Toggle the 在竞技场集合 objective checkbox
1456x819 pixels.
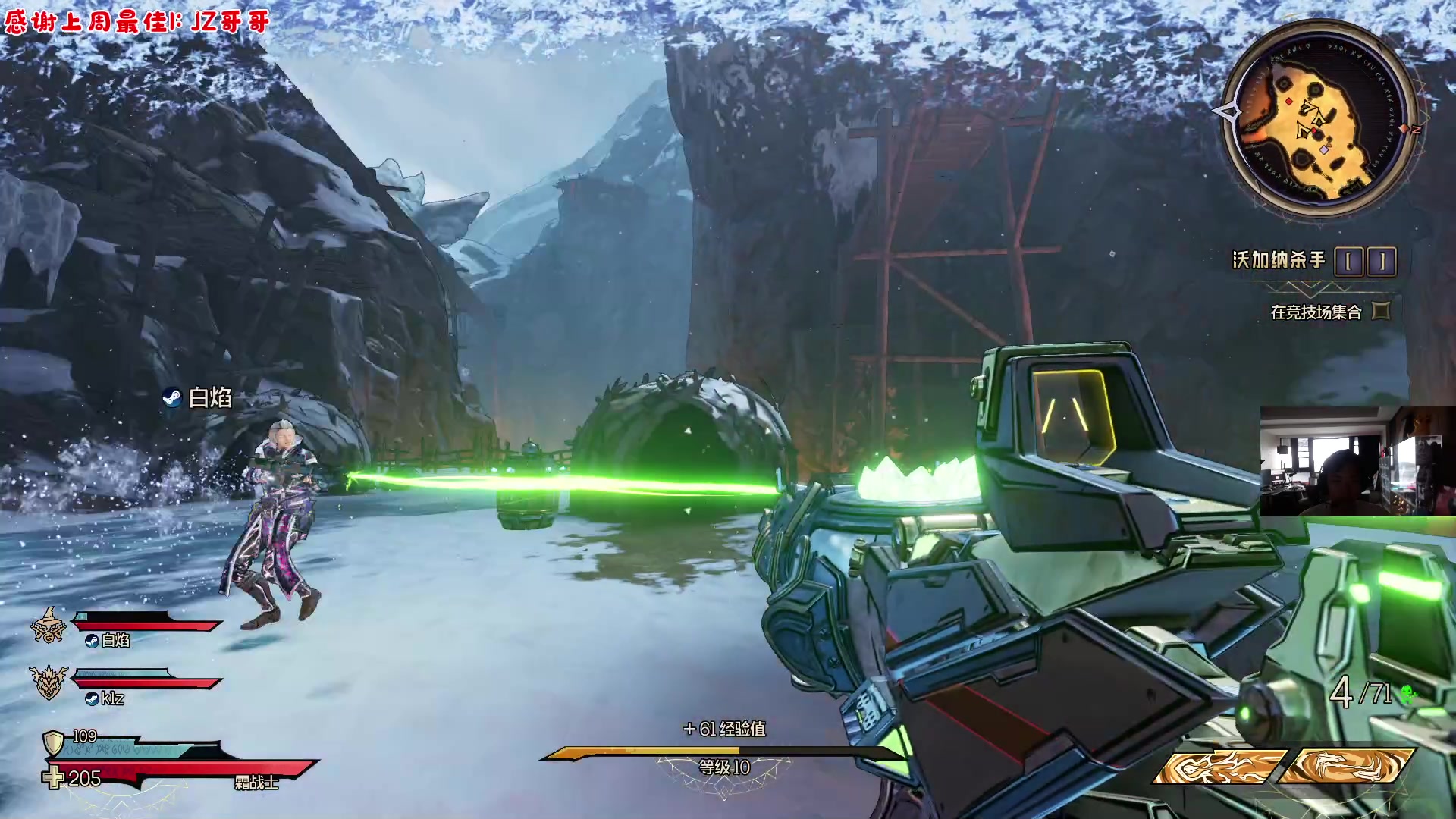tap(1382, 311)
